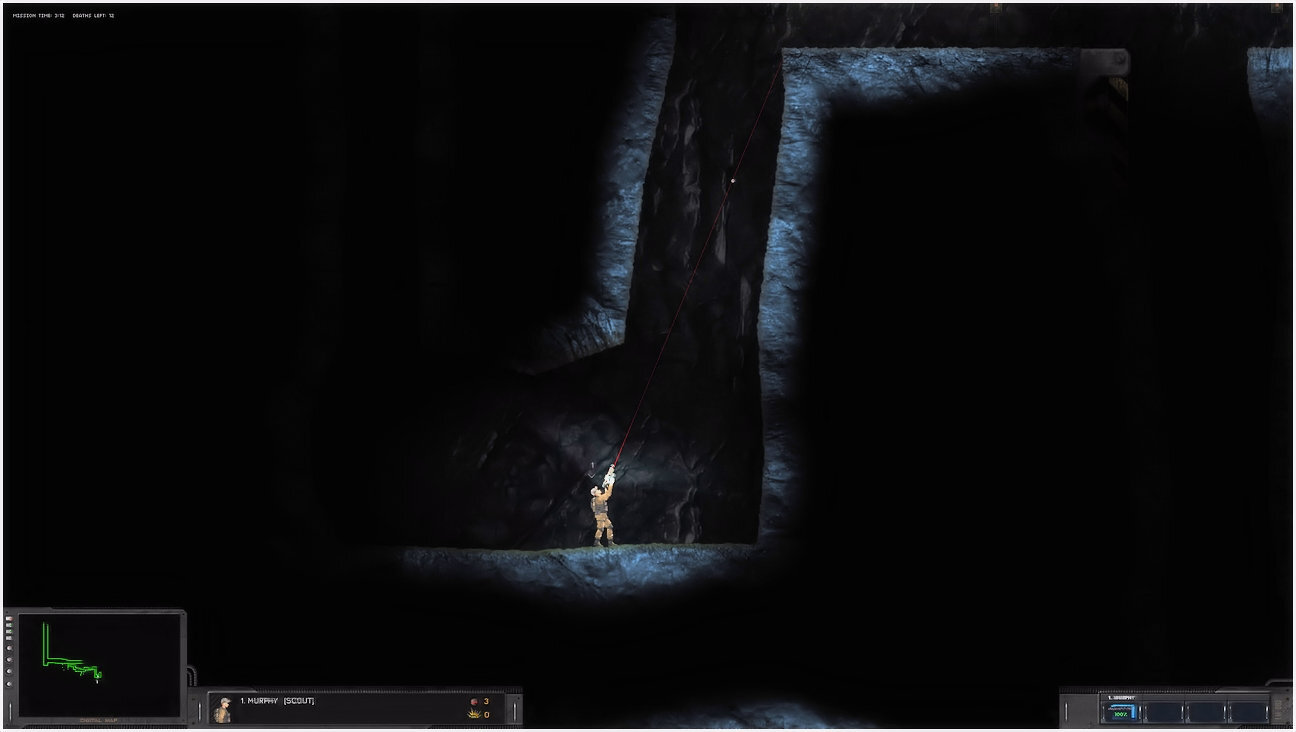Choose the yellow explosive charge icon
This screenshot has width=1296, height=732.
point(474,714)
